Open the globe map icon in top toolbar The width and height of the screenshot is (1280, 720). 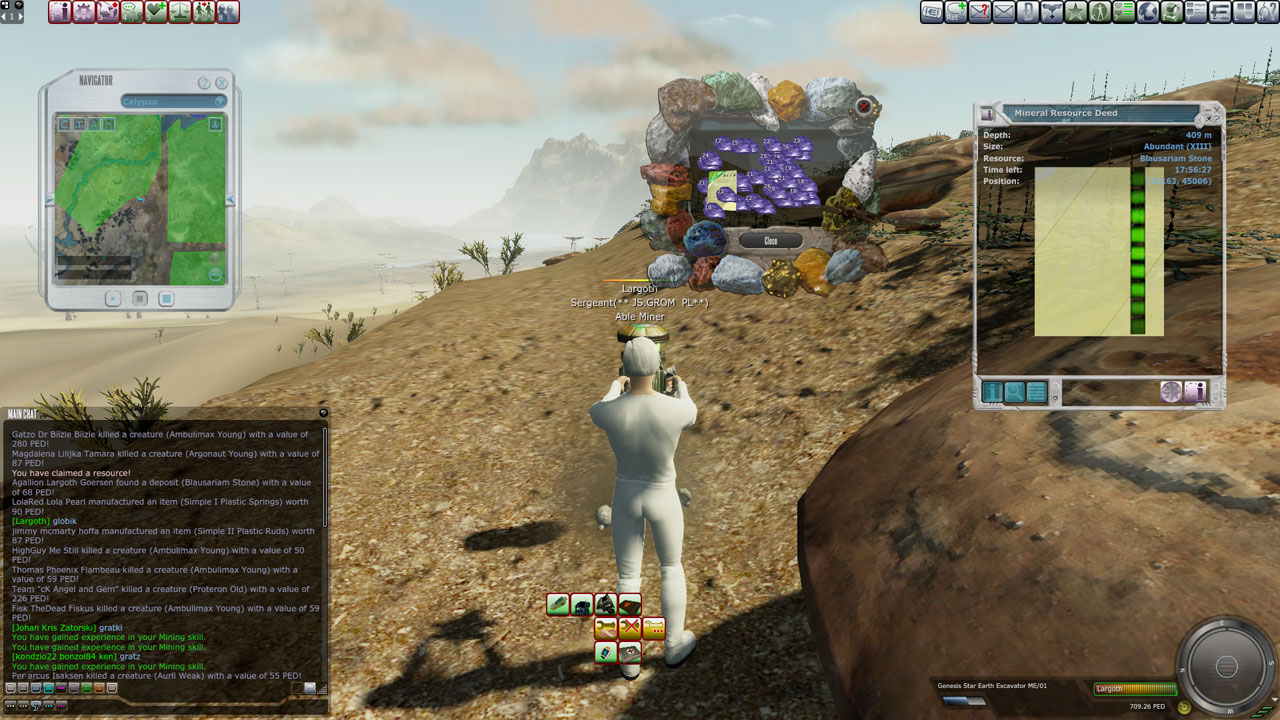(1148, 12)
